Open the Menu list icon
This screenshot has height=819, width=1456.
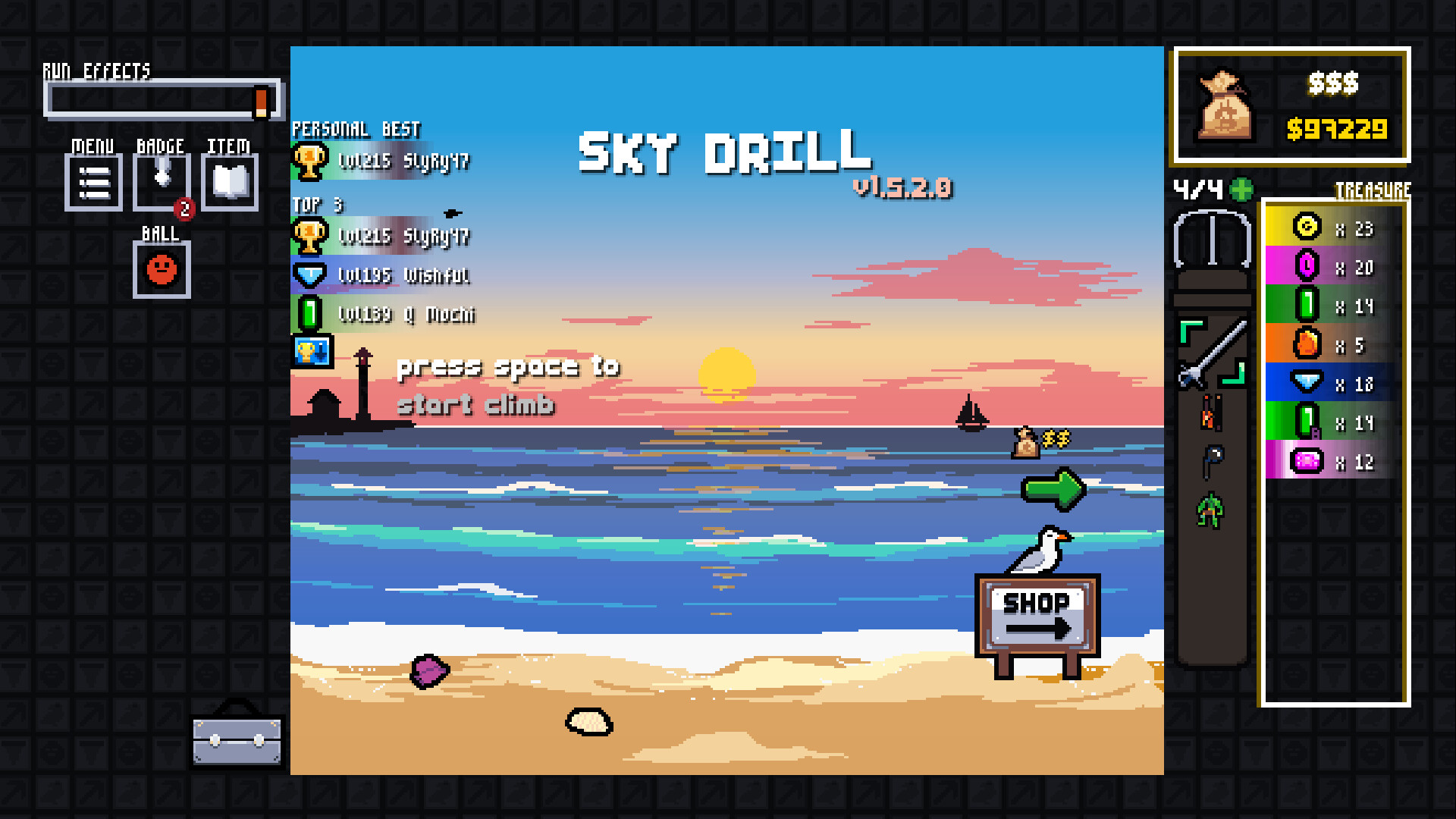[x=93, y=182]
